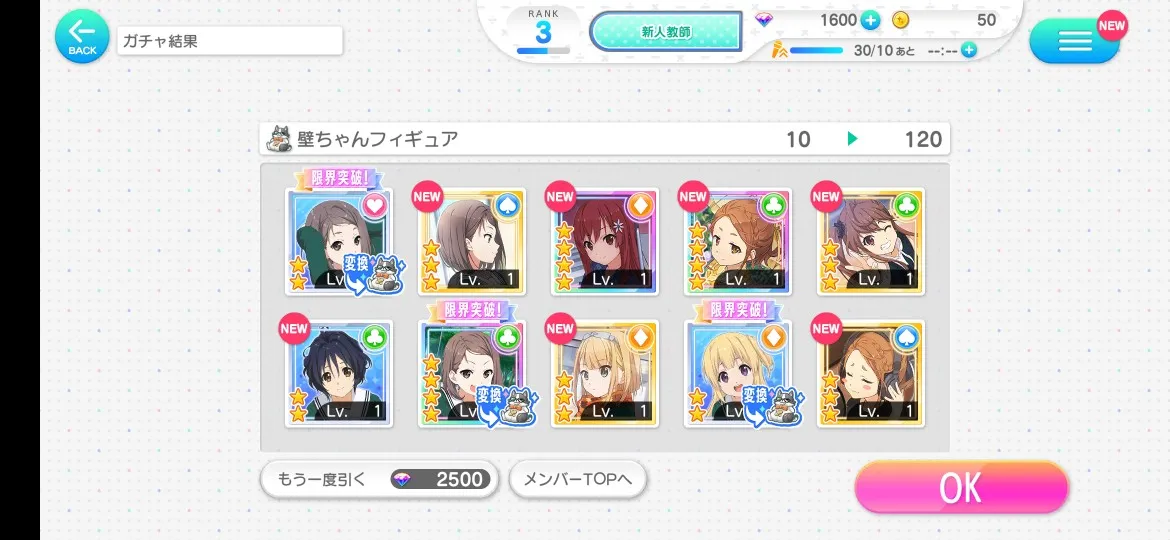Choose the winking brown-haired girl card
1170x540 pixels.
click(871, 242)
